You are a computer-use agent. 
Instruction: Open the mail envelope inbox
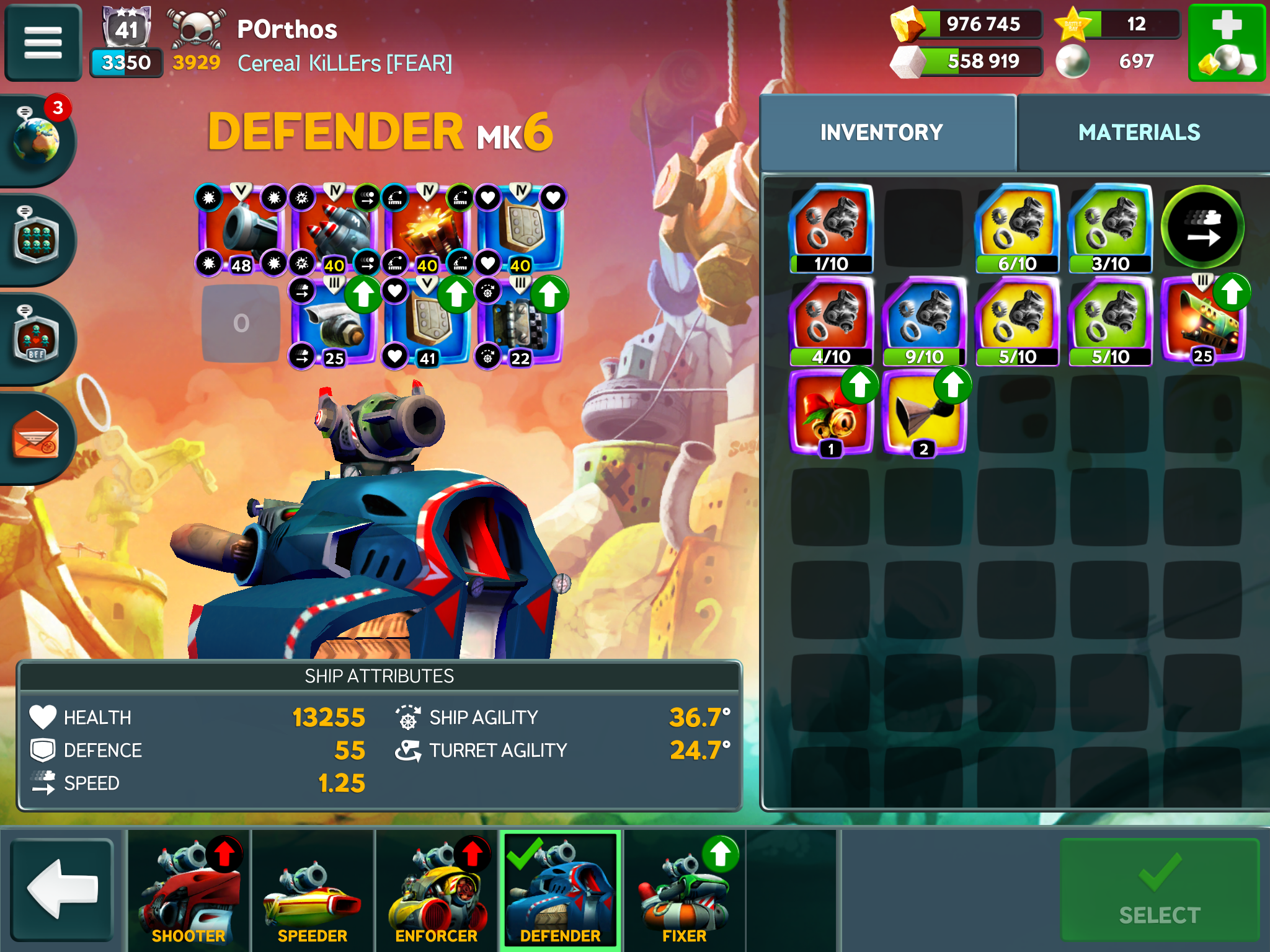click(37, 438)
